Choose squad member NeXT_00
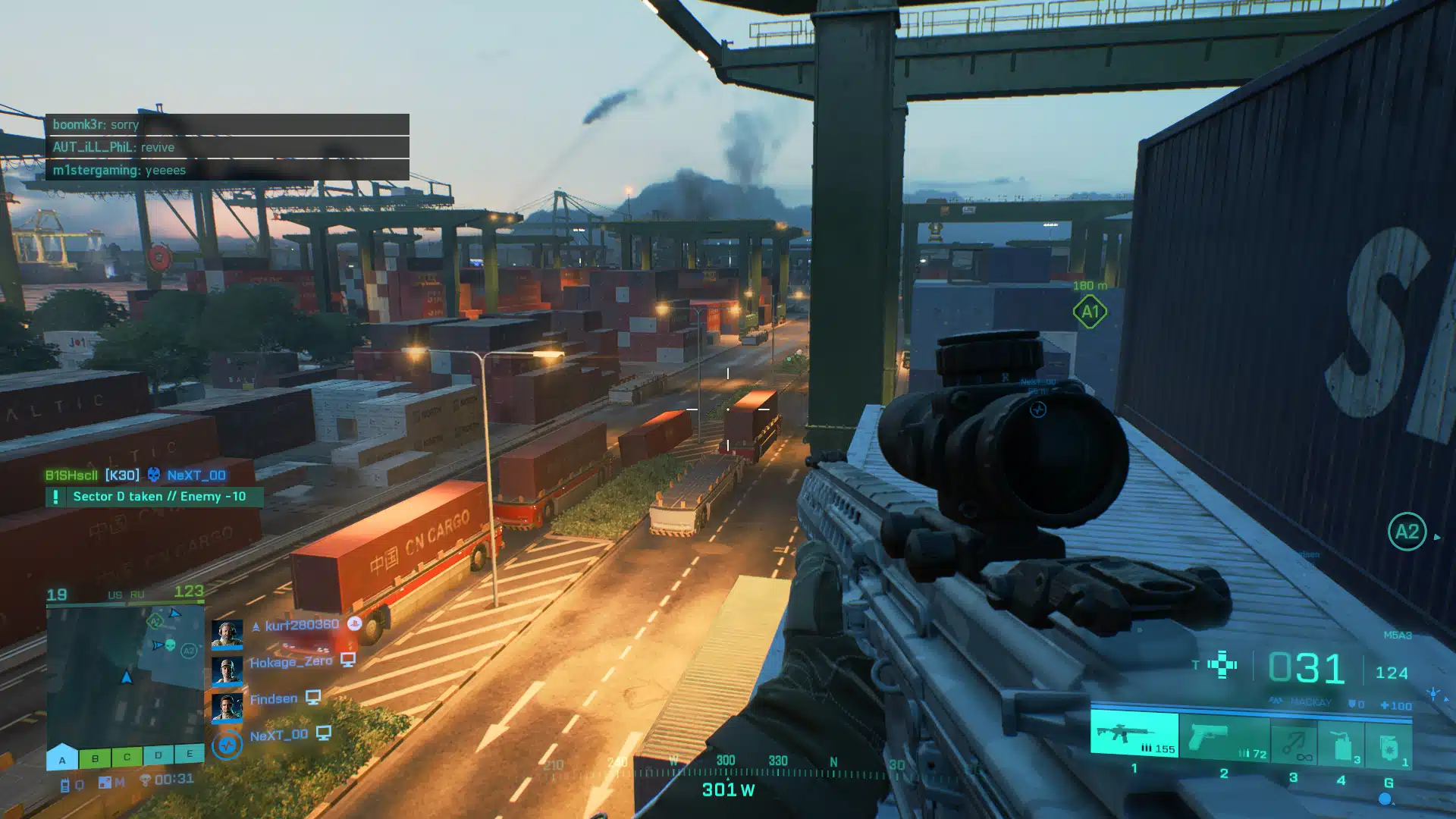 pos(278,736)
